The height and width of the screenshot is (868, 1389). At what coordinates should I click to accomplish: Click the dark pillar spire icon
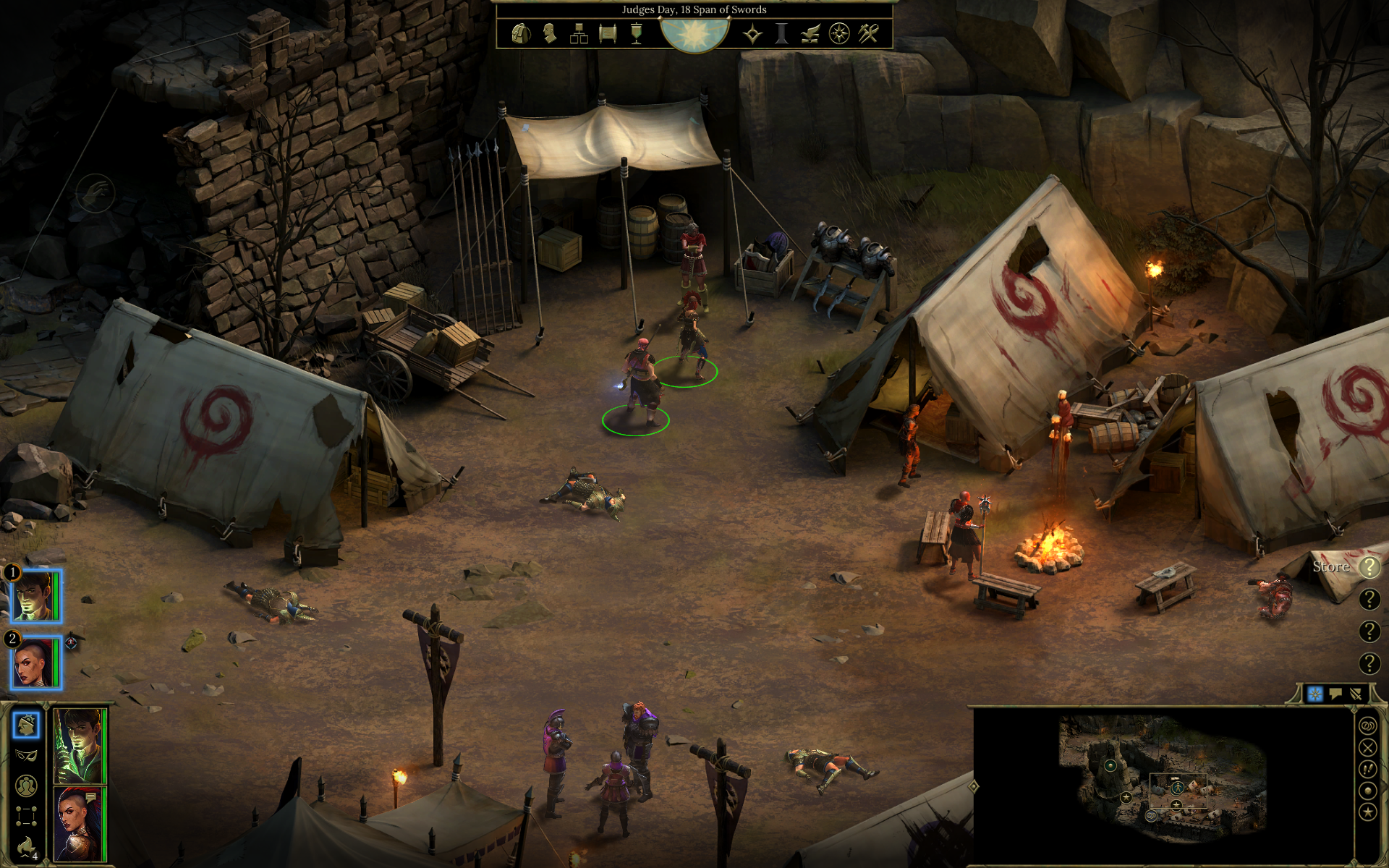[x=781, y=33]
